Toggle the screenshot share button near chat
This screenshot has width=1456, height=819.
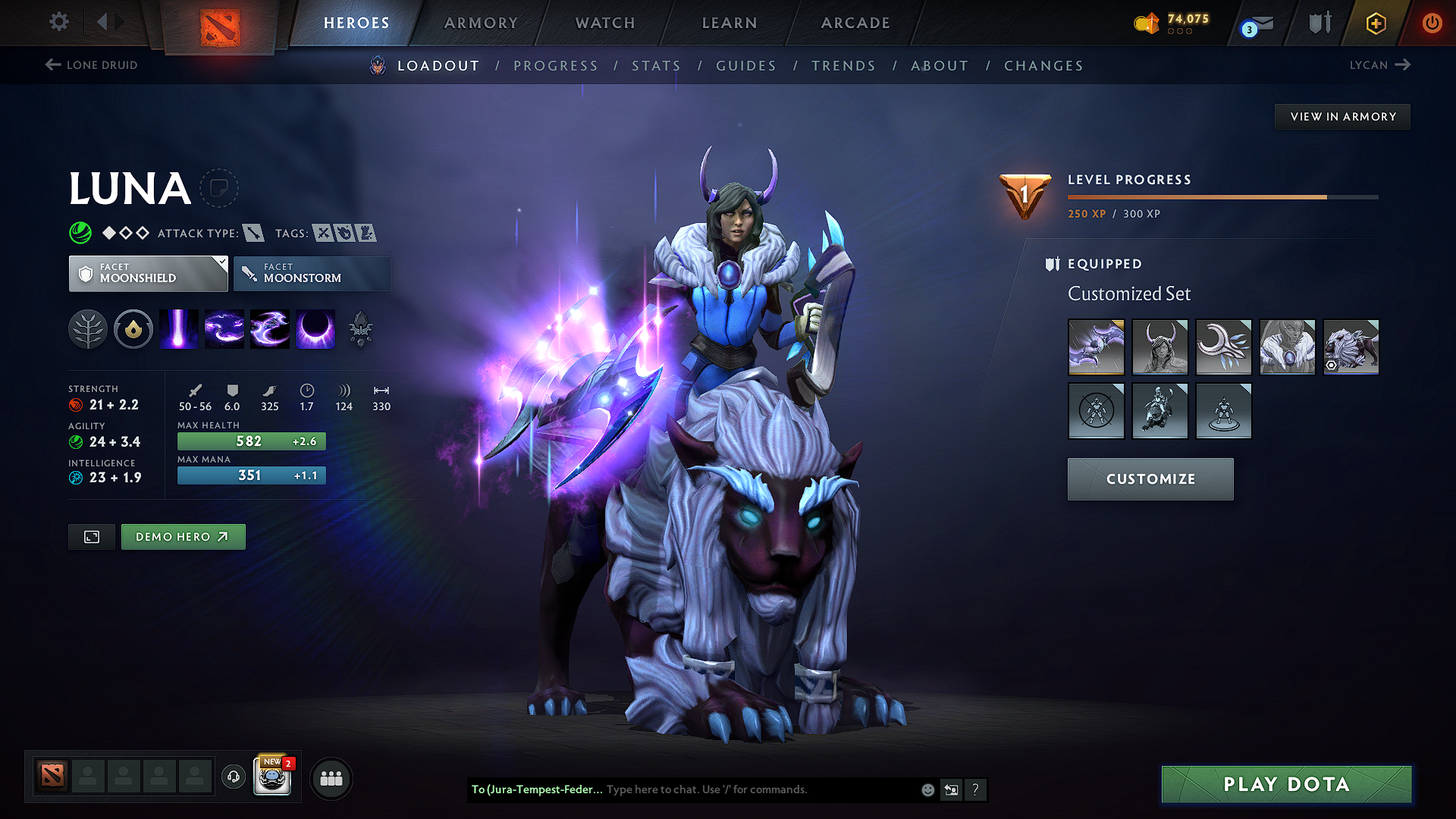click(951, 789)
